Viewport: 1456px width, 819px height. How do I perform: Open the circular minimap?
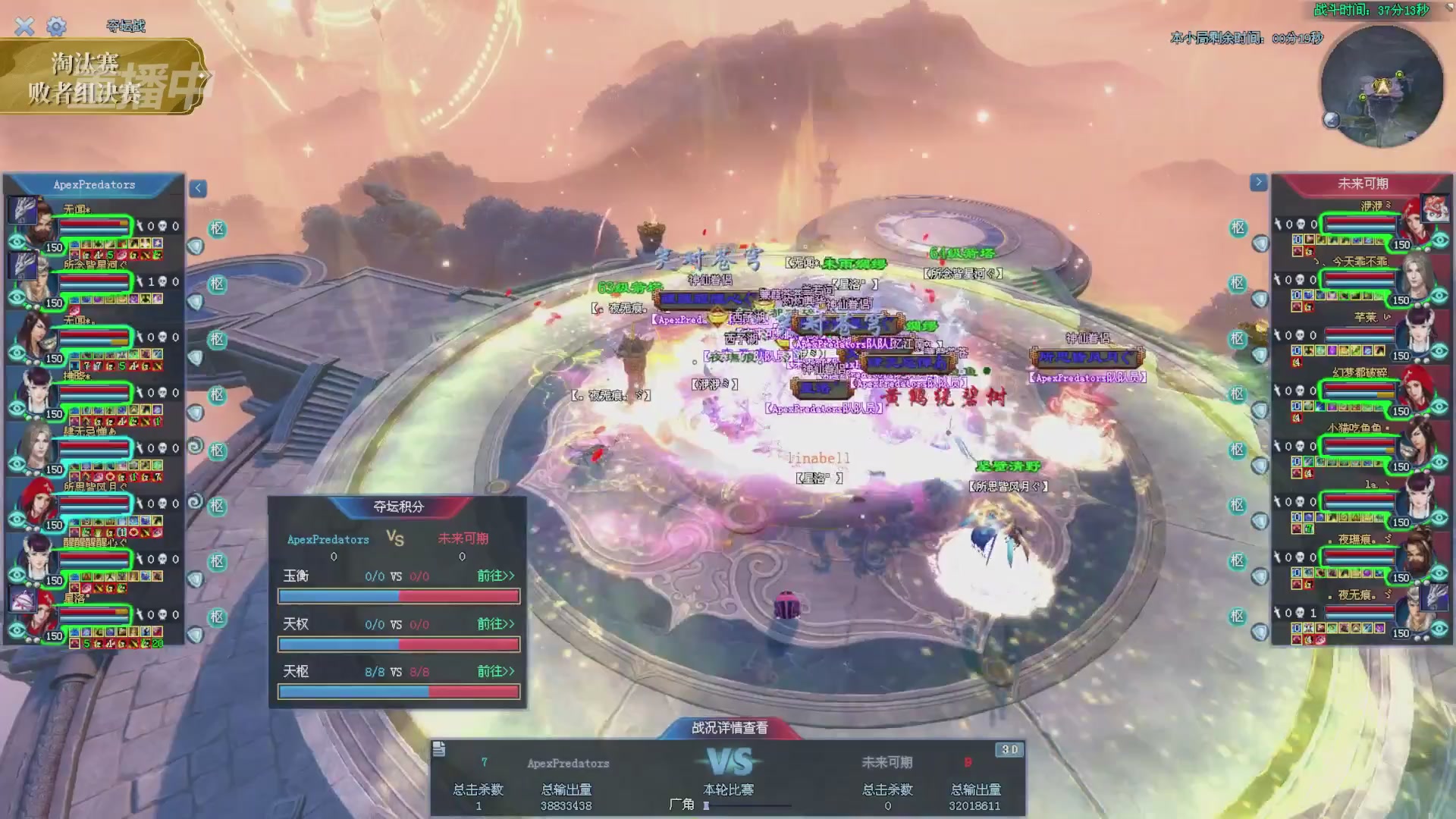point(1382,86)
